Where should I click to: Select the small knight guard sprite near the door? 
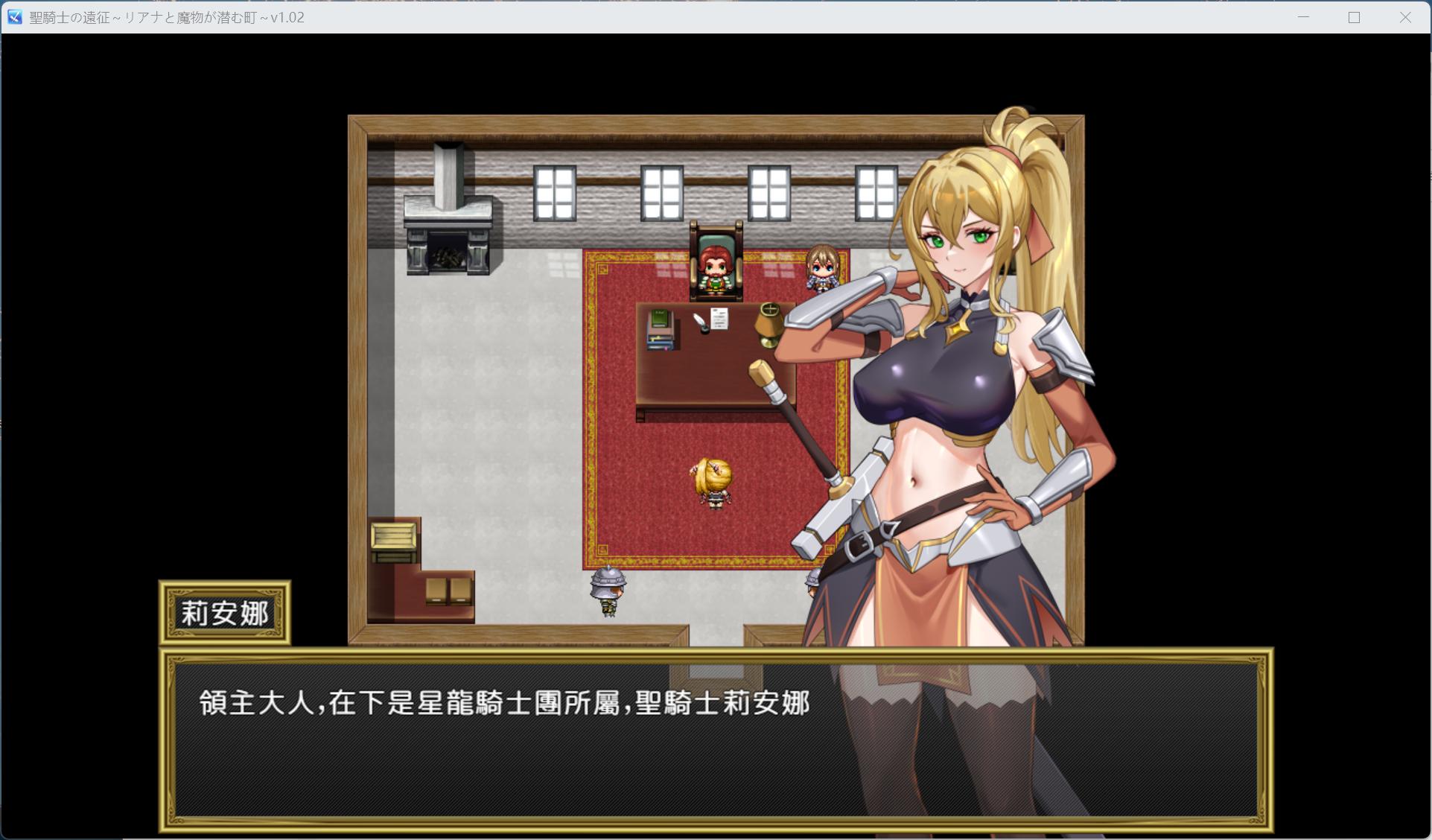pyautogui.click(x=608, y=588)
